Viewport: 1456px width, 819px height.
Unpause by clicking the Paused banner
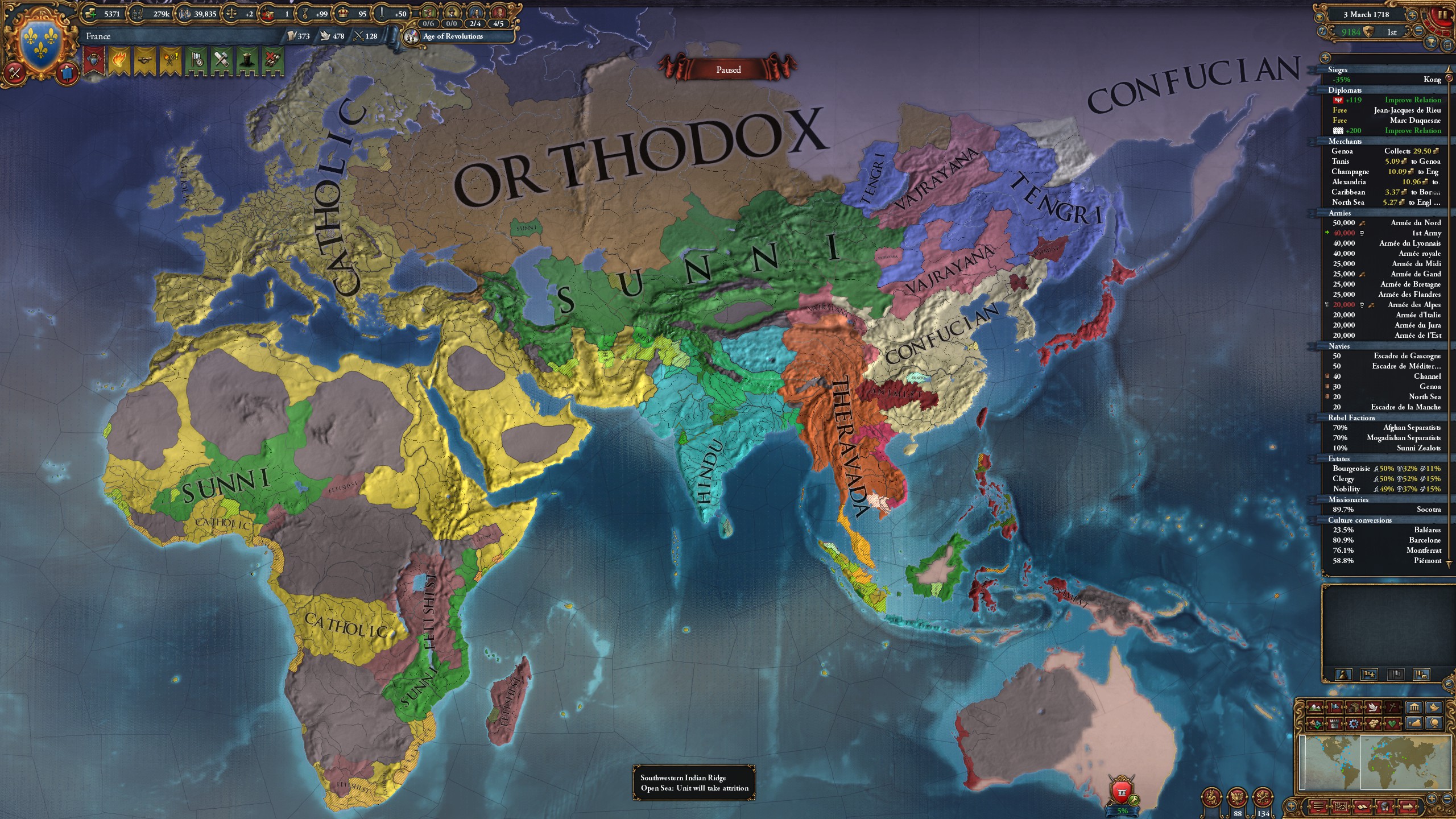(730, 69)
